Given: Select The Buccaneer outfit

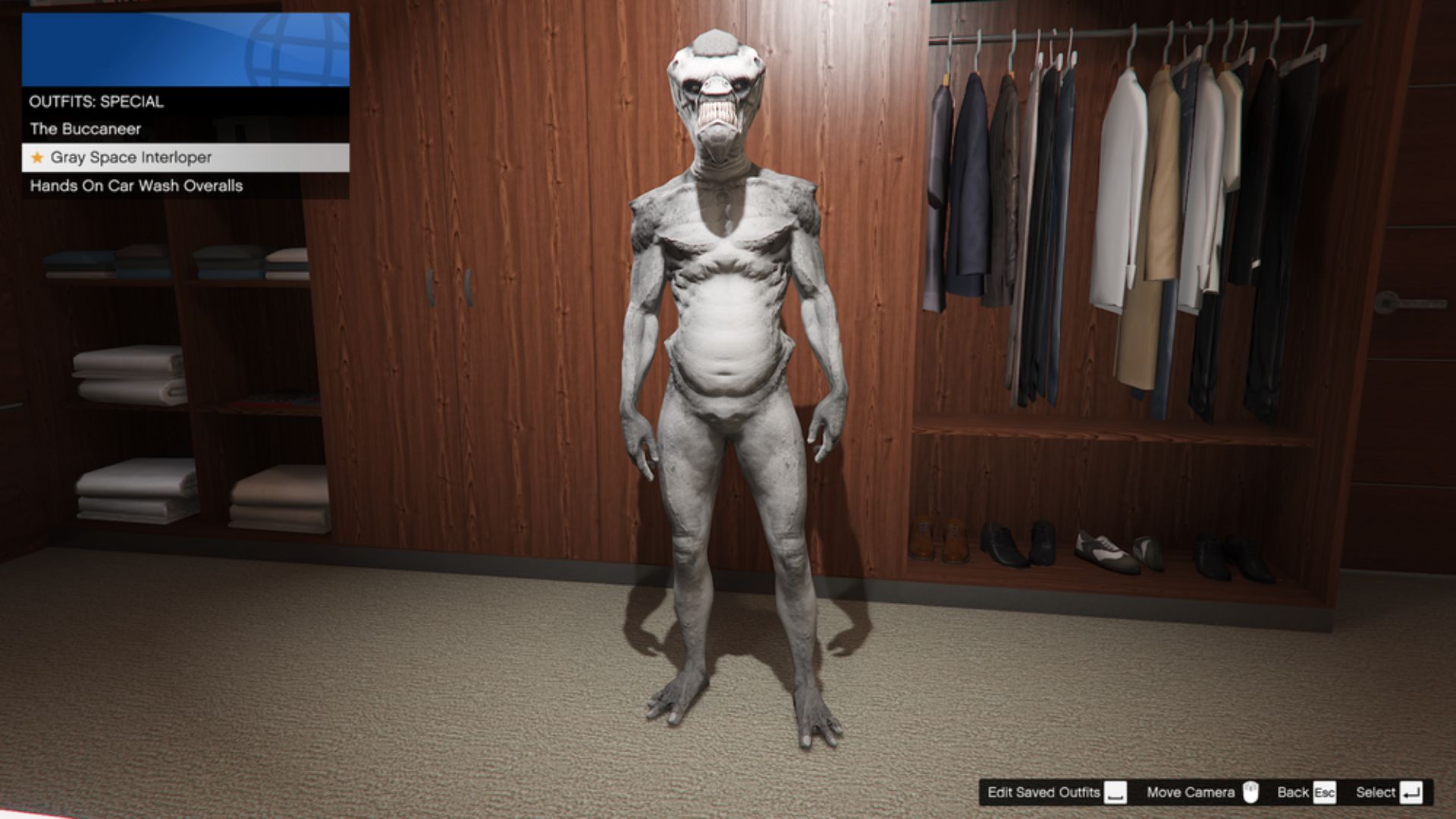Looking at the screenshot, I should pyautogui.click(x=86, y=129).
